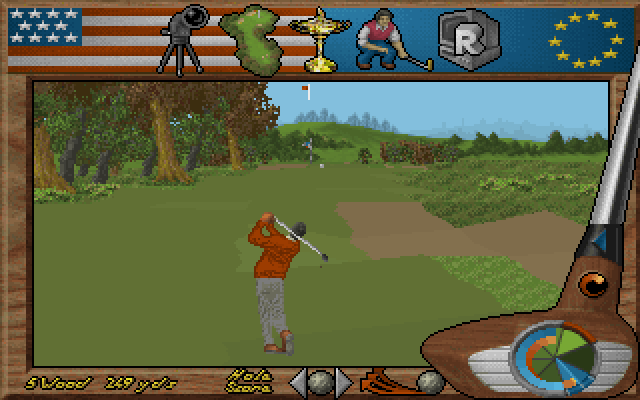This screenshot has width=640, height=400.
Task: Click the orange golf glove icon
Action: [x=387, y=382]
